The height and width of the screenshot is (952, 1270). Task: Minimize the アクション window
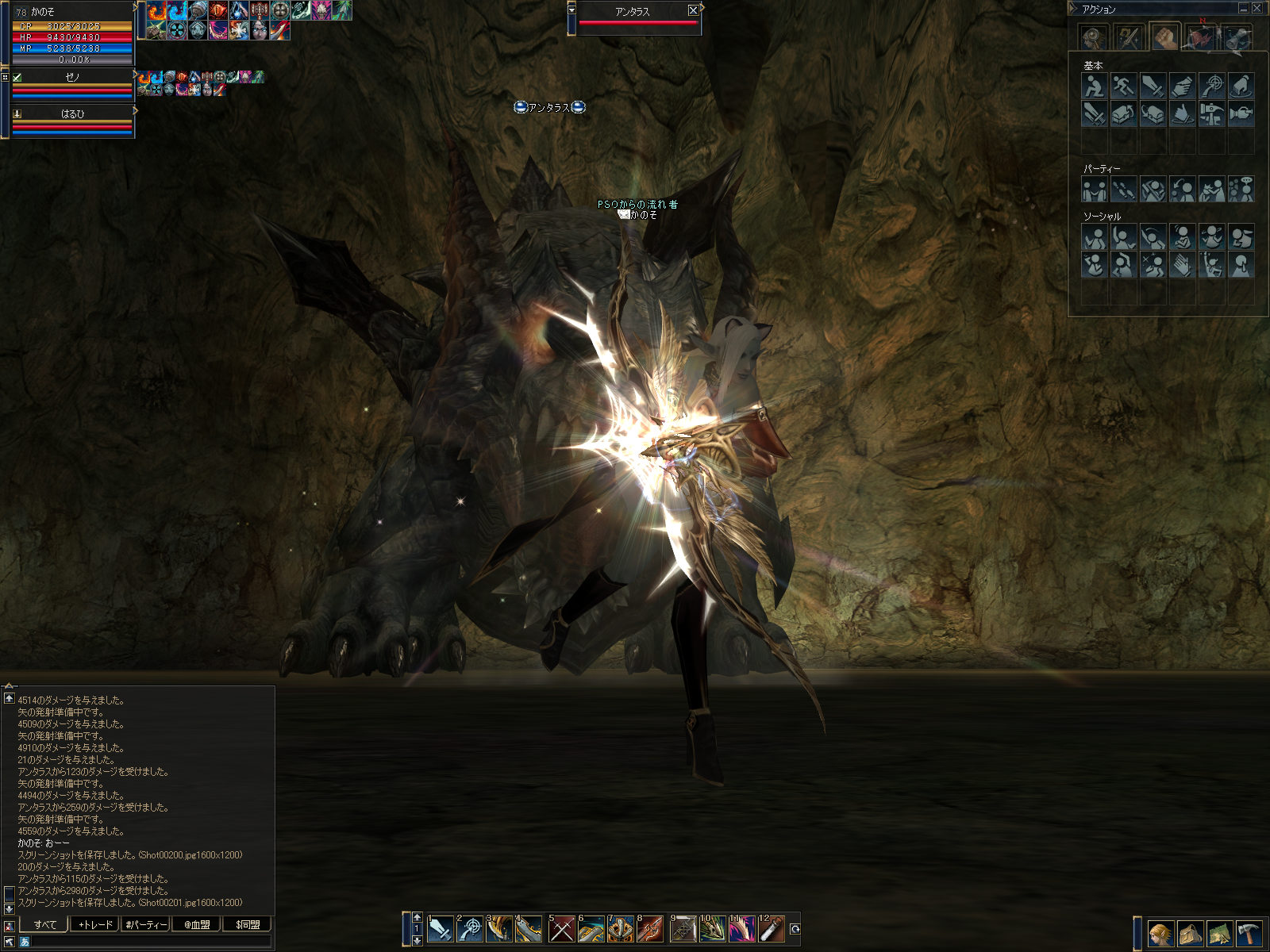tap(1243, 9)
